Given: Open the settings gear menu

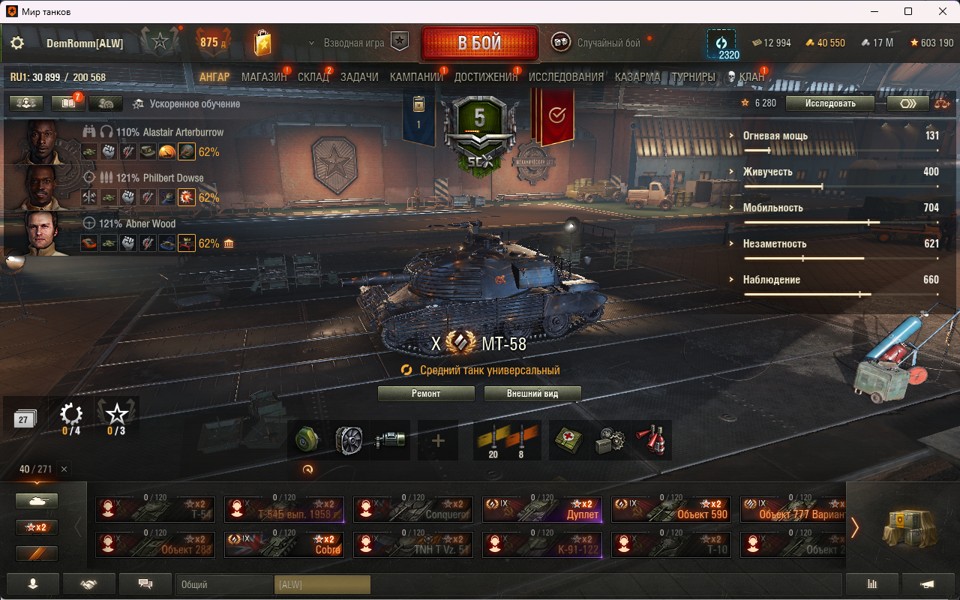Looking at the screenshot, I should [x=17, y=43].
